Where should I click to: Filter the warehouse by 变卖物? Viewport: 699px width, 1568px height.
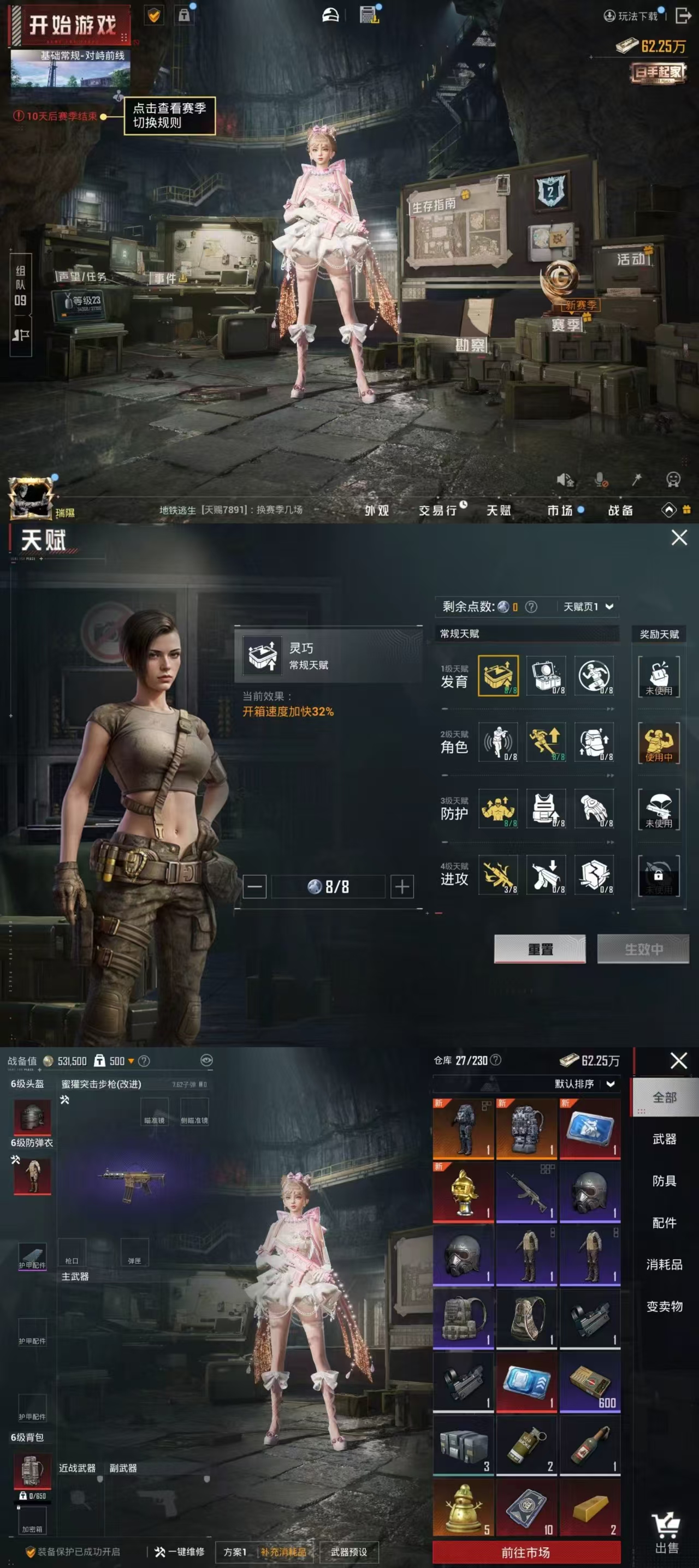[x=664, y=1306]
